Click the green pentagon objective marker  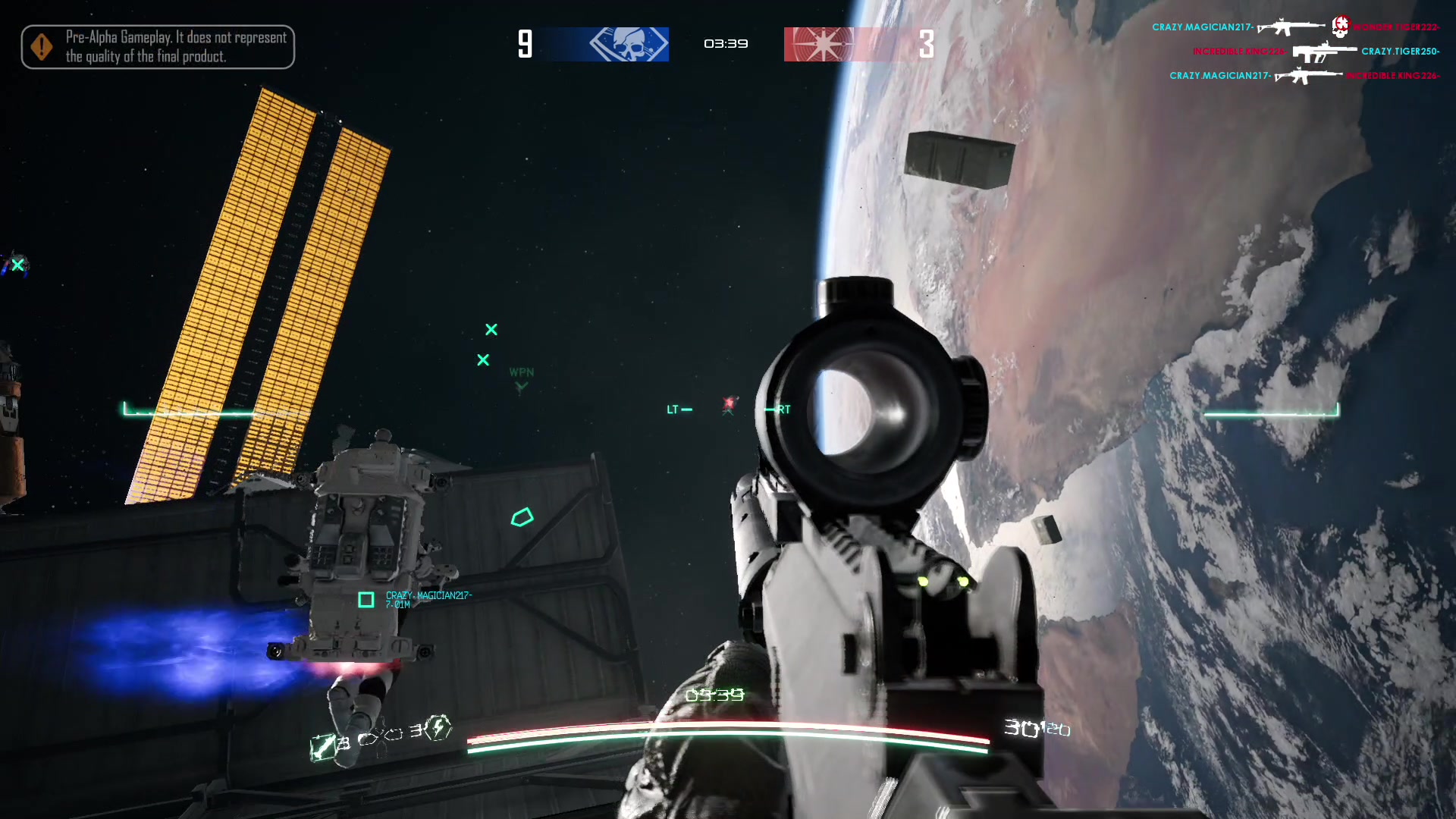click(522, 518)
